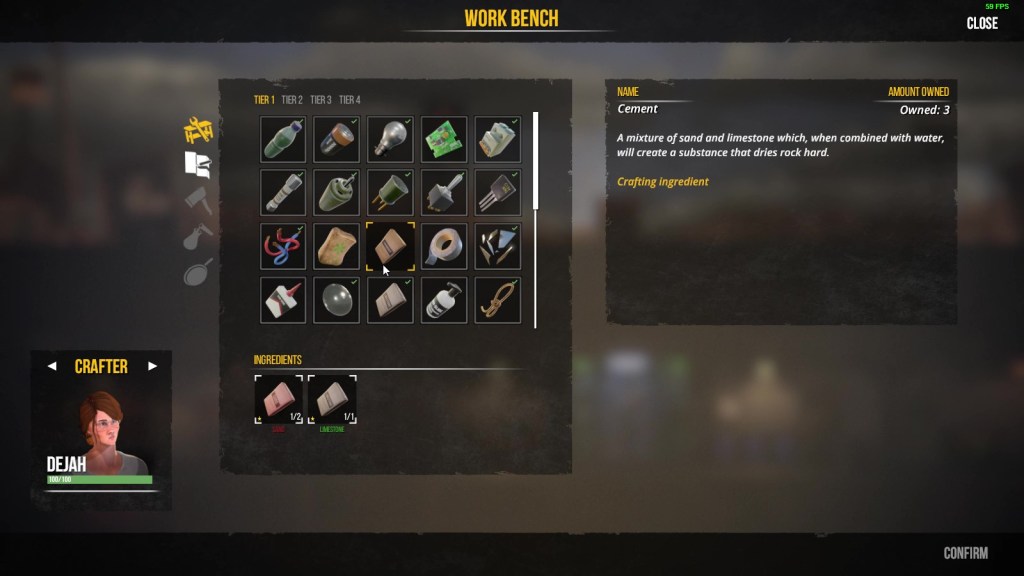
Task: Pick the battery recipe slot
Action: (x=337, y=139)
